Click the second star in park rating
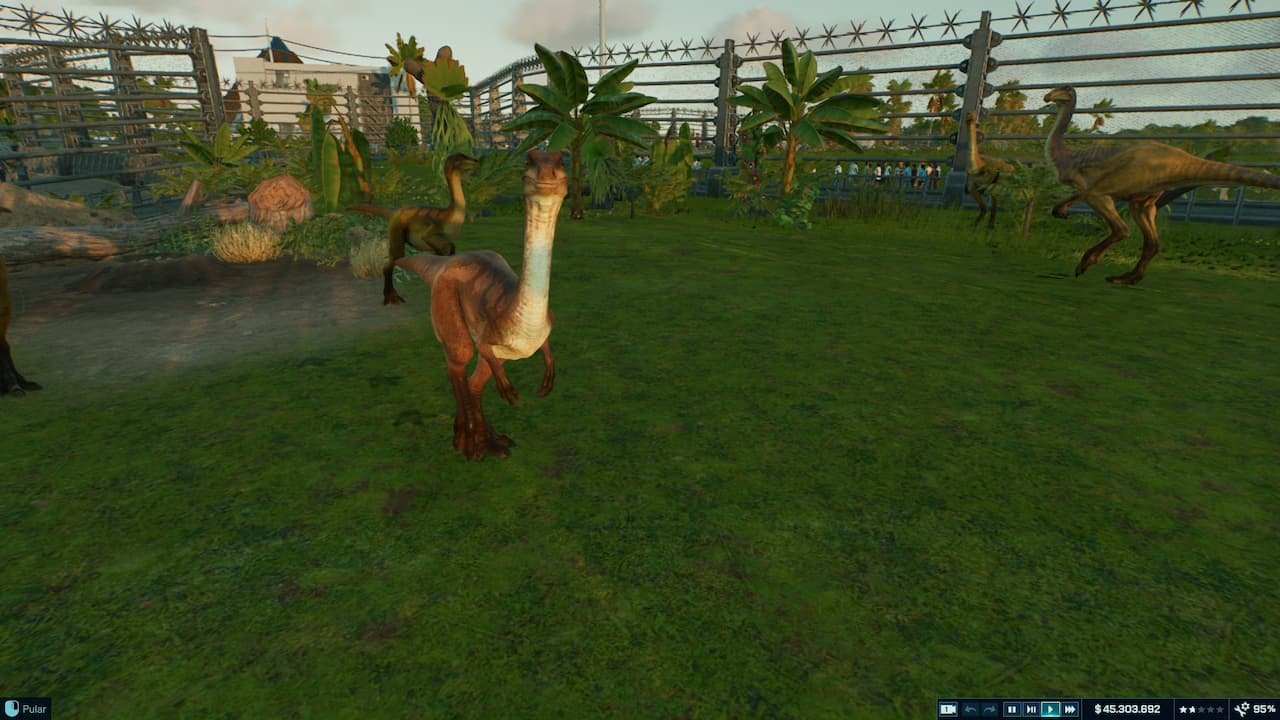This screenshot has width=1280, height=720. 1190,707
